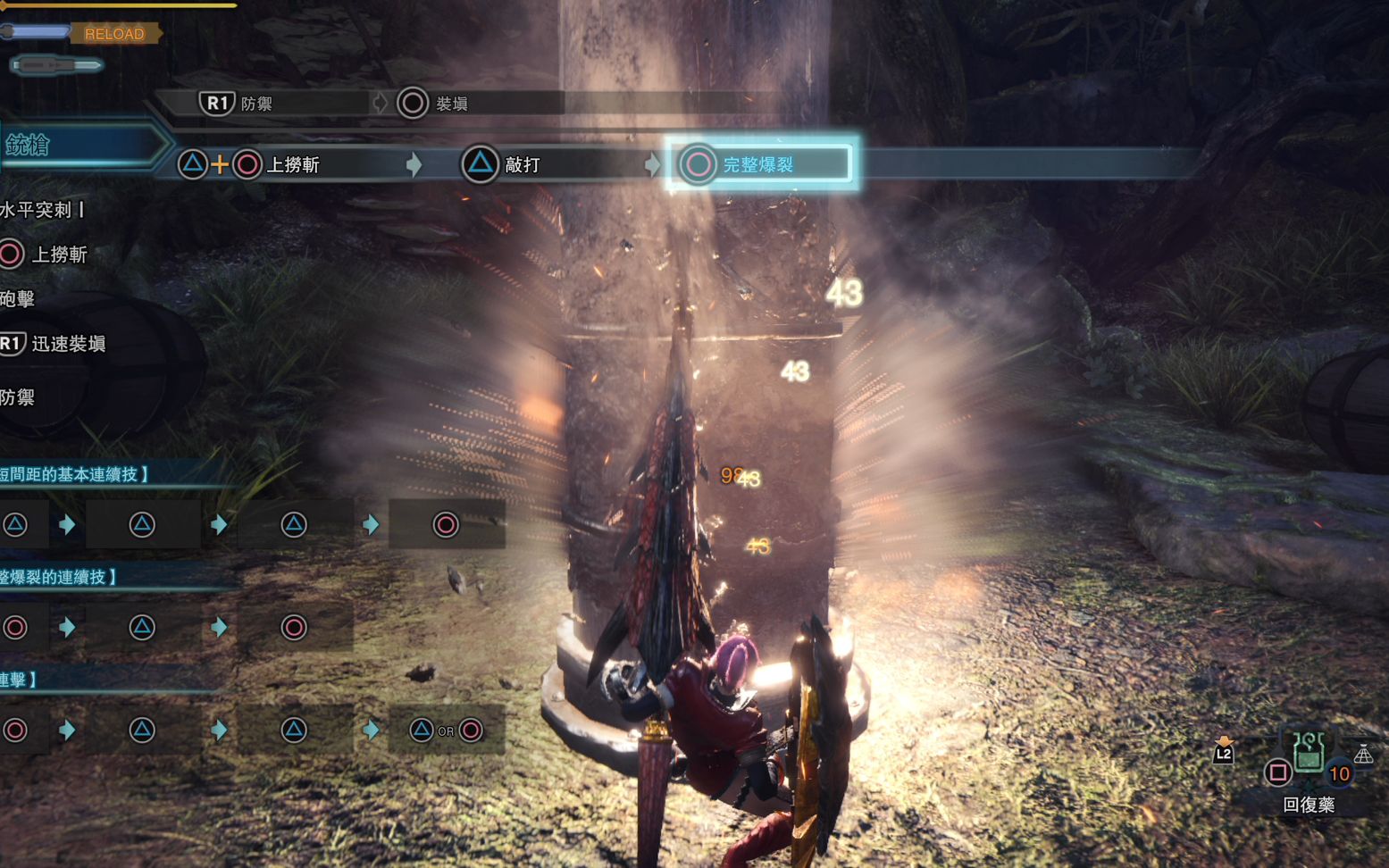Select 水平突刺 I in the move list
Screen dimensions: 1389x868
point(41,210)
